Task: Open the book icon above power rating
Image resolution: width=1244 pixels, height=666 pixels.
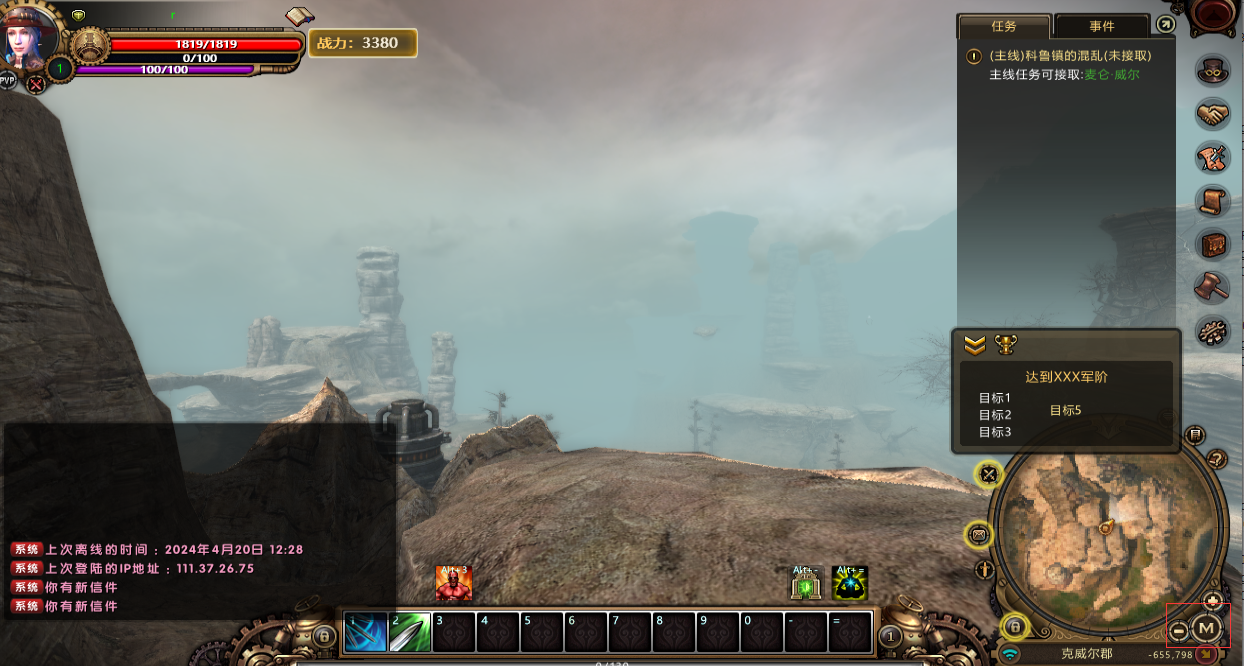Action: click(299, 17)
